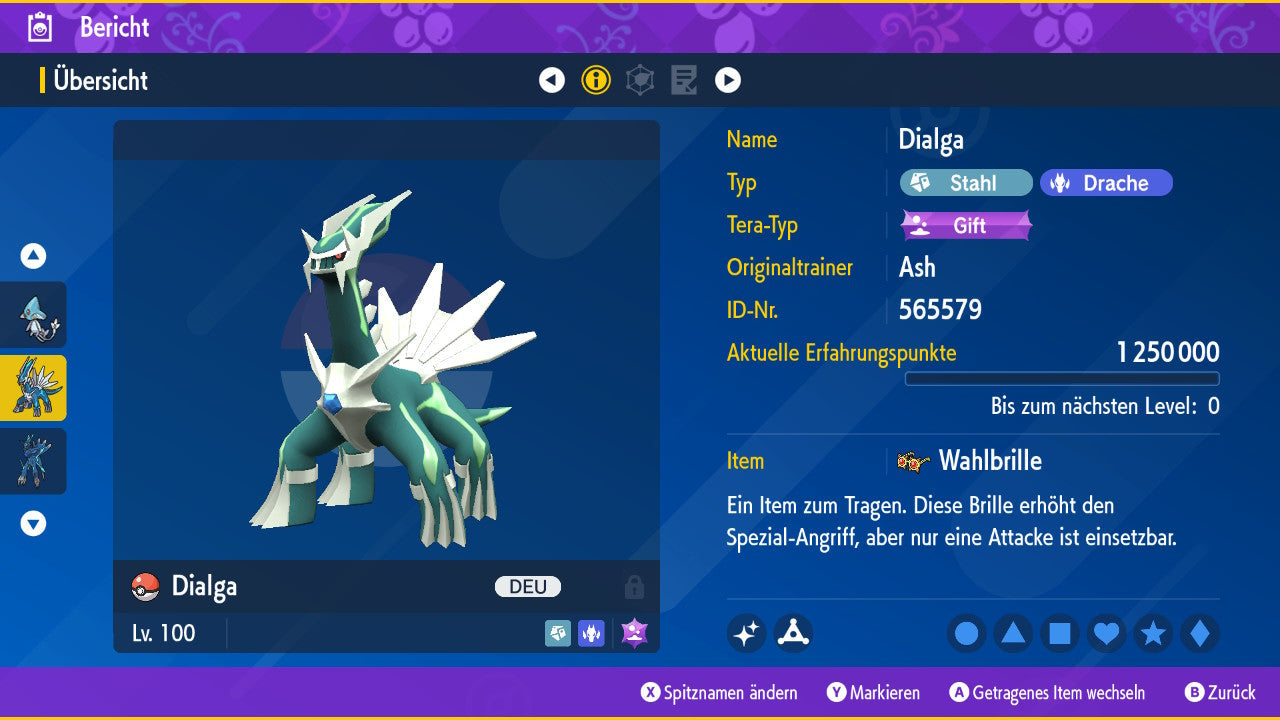Open the trainer memo notes tab
The width and height of the screenshot is (1280, 720).
(684, 80)
